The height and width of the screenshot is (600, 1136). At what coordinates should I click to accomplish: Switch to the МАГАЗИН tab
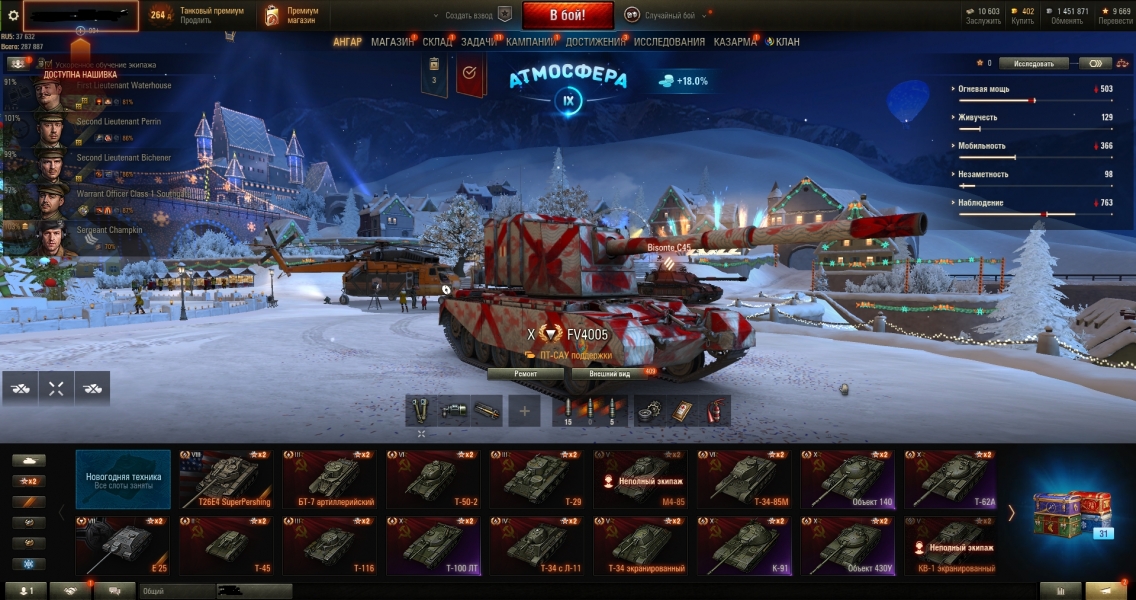[x=392, y=42]
